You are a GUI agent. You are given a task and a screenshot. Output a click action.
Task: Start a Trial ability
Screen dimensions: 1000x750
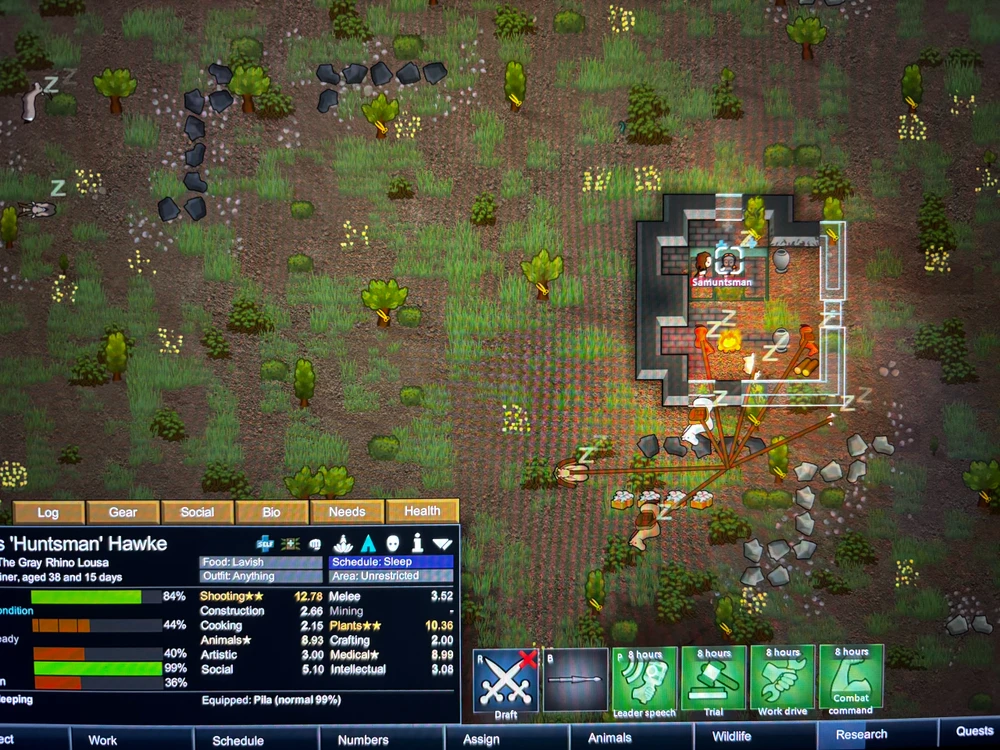(x=714, y=680)
